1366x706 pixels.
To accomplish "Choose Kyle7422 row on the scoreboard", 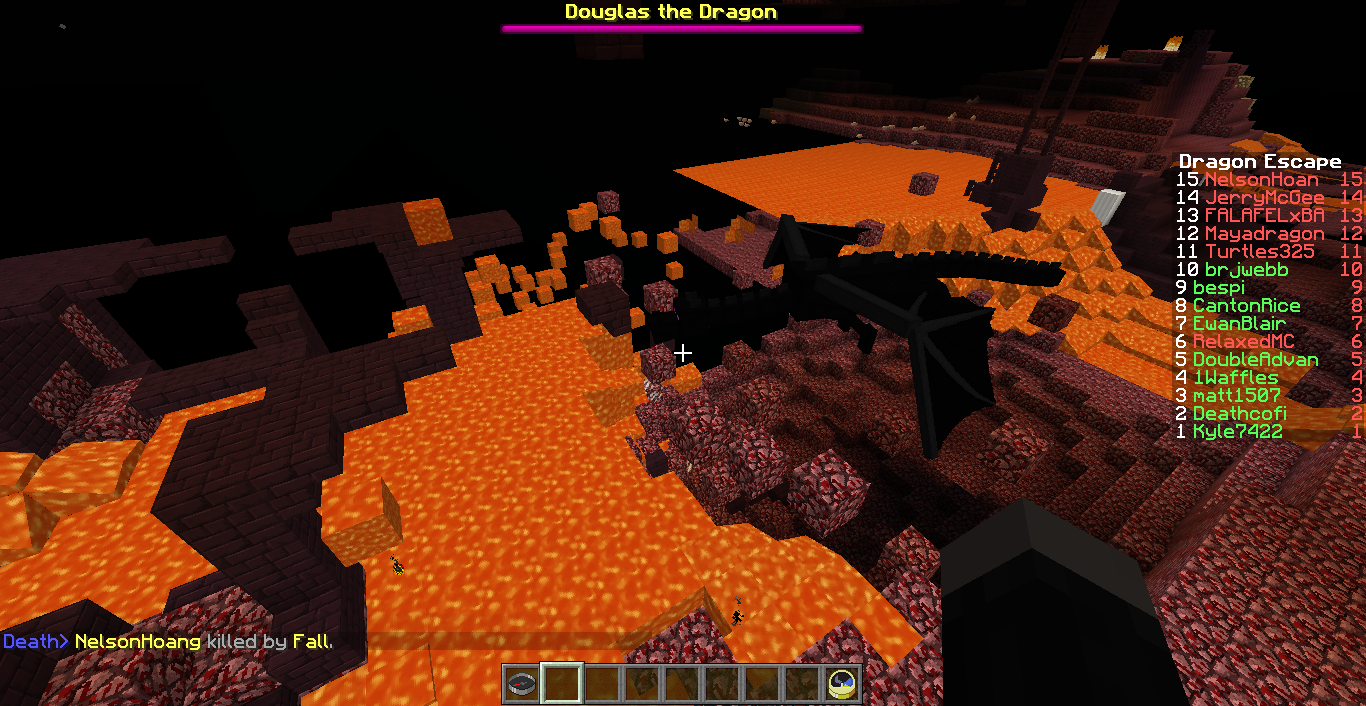I will click(x=1237, y=432).
